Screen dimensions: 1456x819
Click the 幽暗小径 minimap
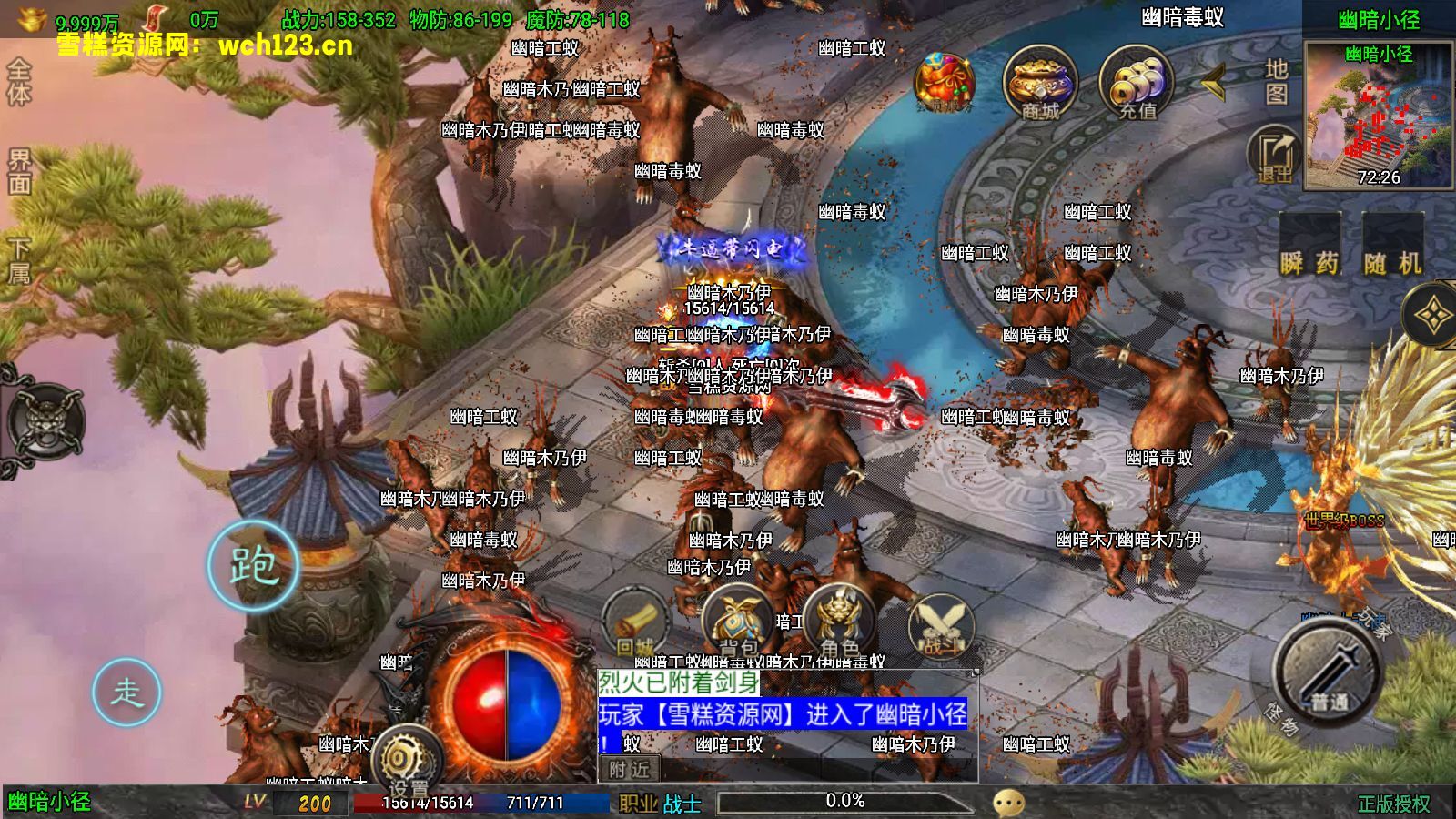[1378, 116]
